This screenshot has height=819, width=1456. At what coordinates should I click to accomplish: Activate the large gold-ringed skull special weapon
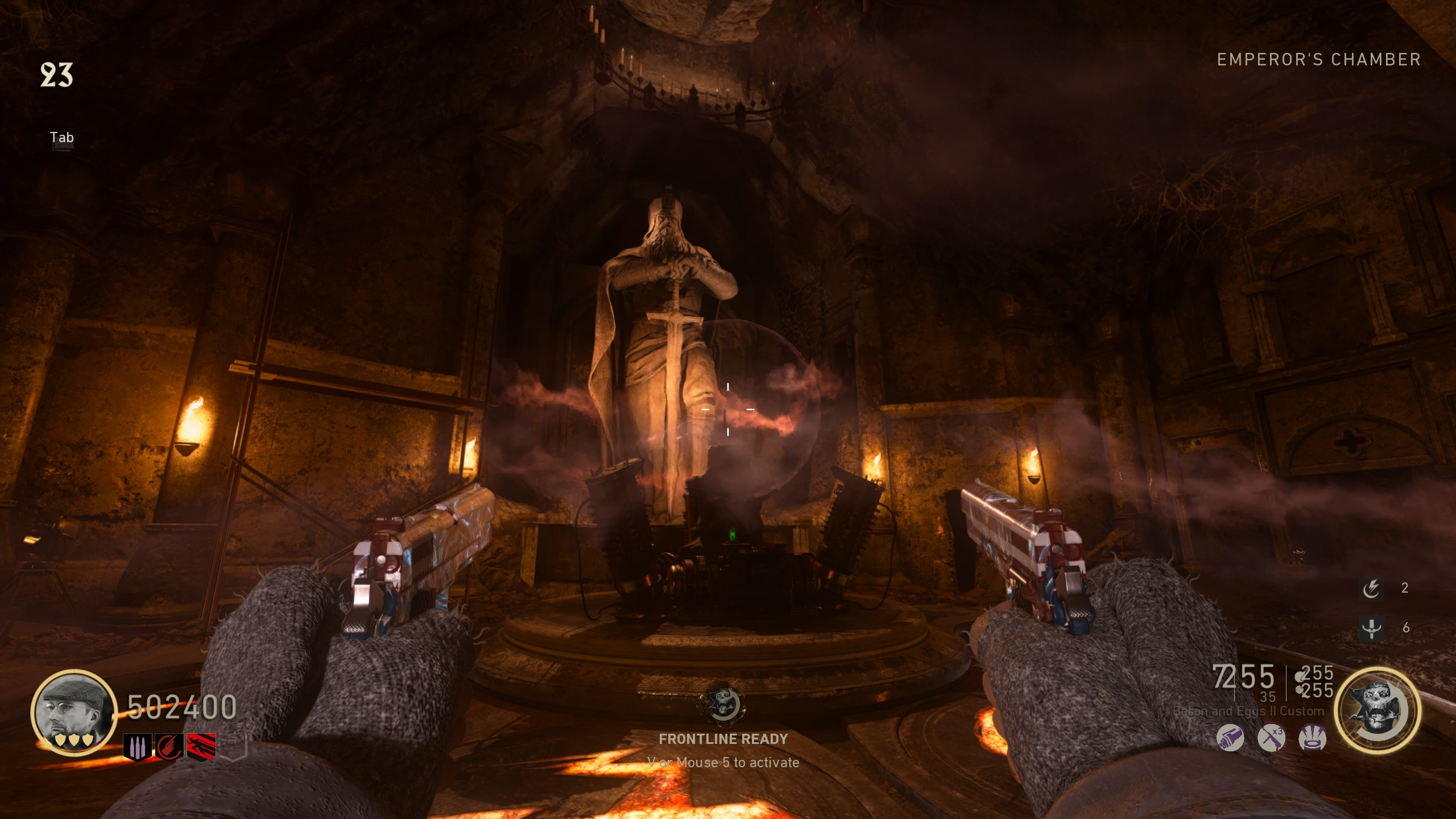[1378, 710]
